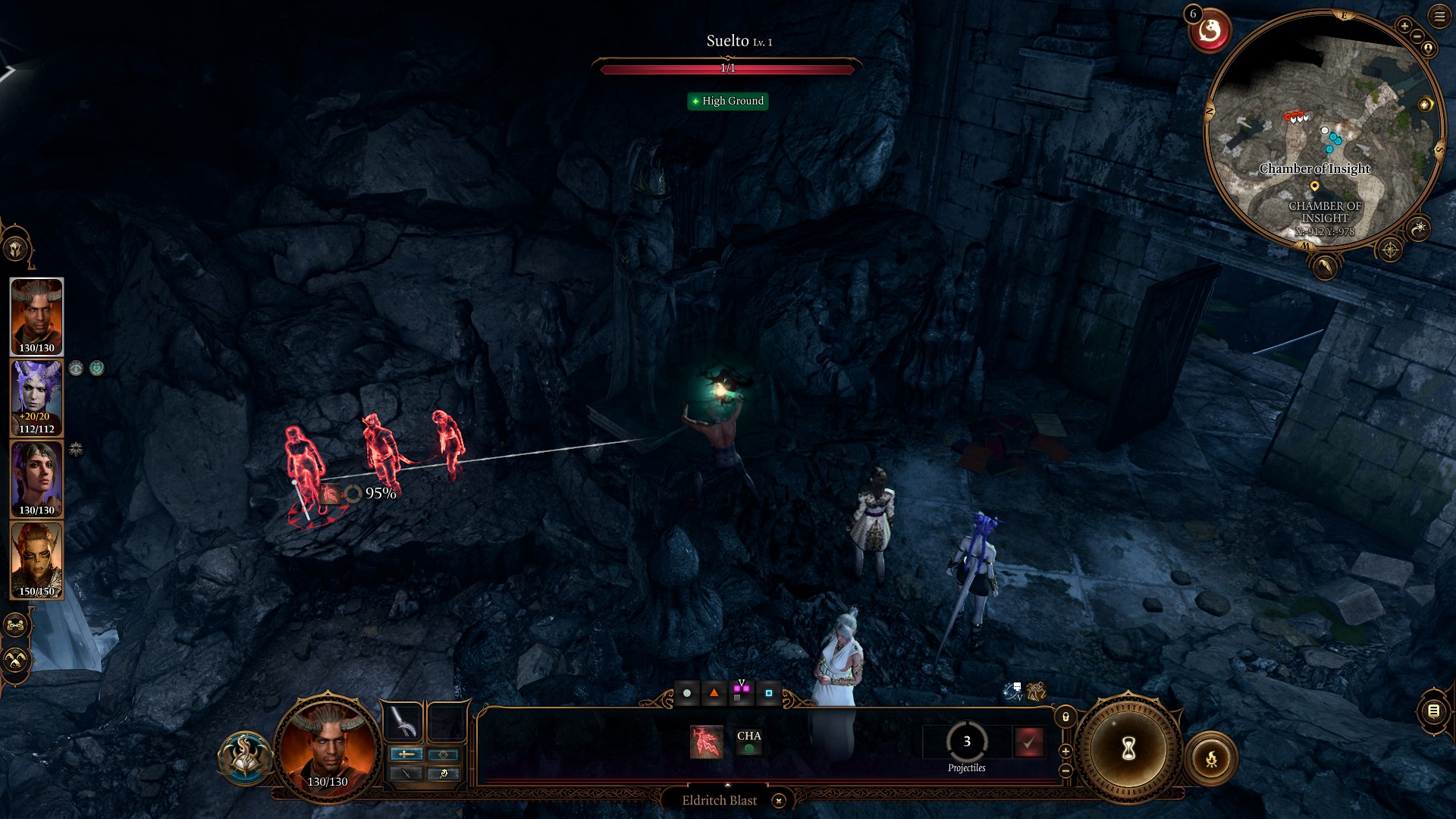The width and height of the screenshot is (1456, 819).
Task: Cast Eldritch Blast from the spellbar
Action: coord(705,742)
